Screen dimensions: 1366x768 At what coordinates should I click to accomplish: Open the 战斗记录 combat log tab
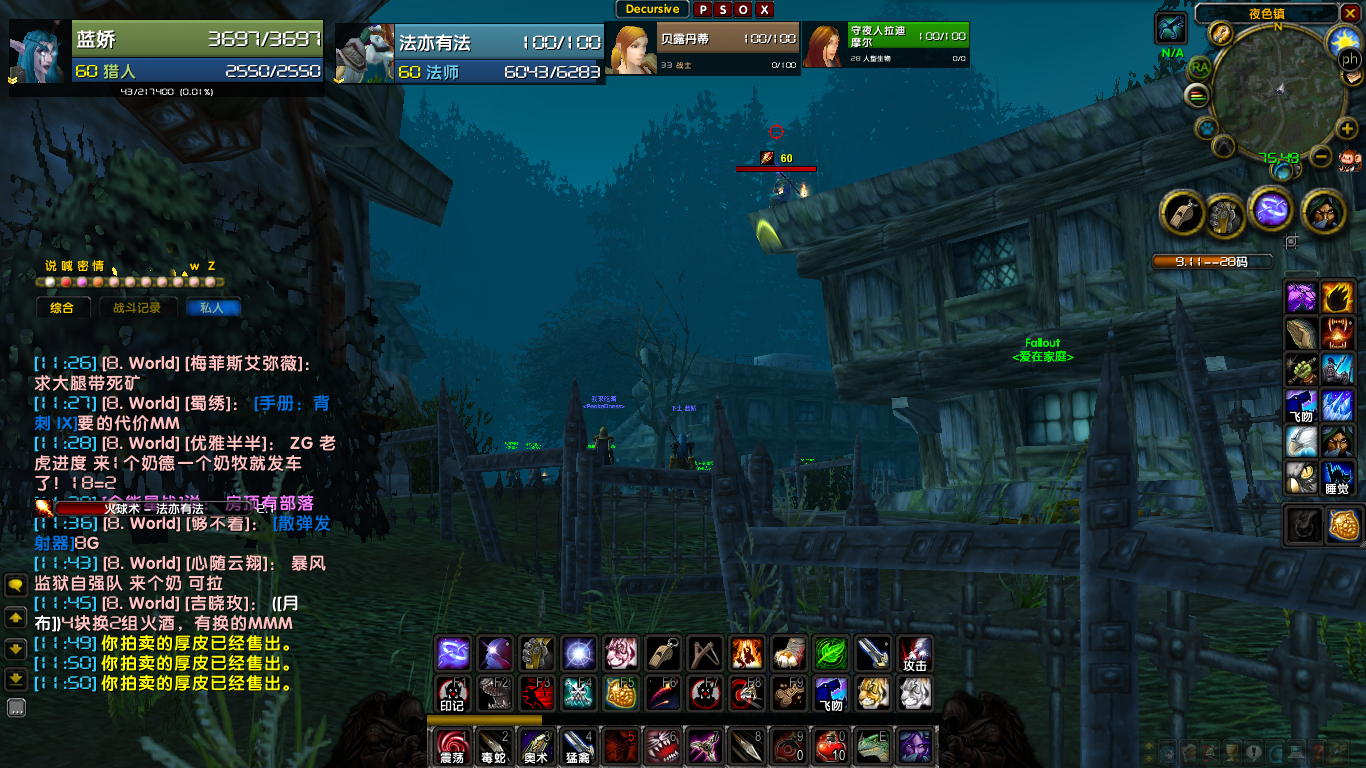[x=137, y=308]
